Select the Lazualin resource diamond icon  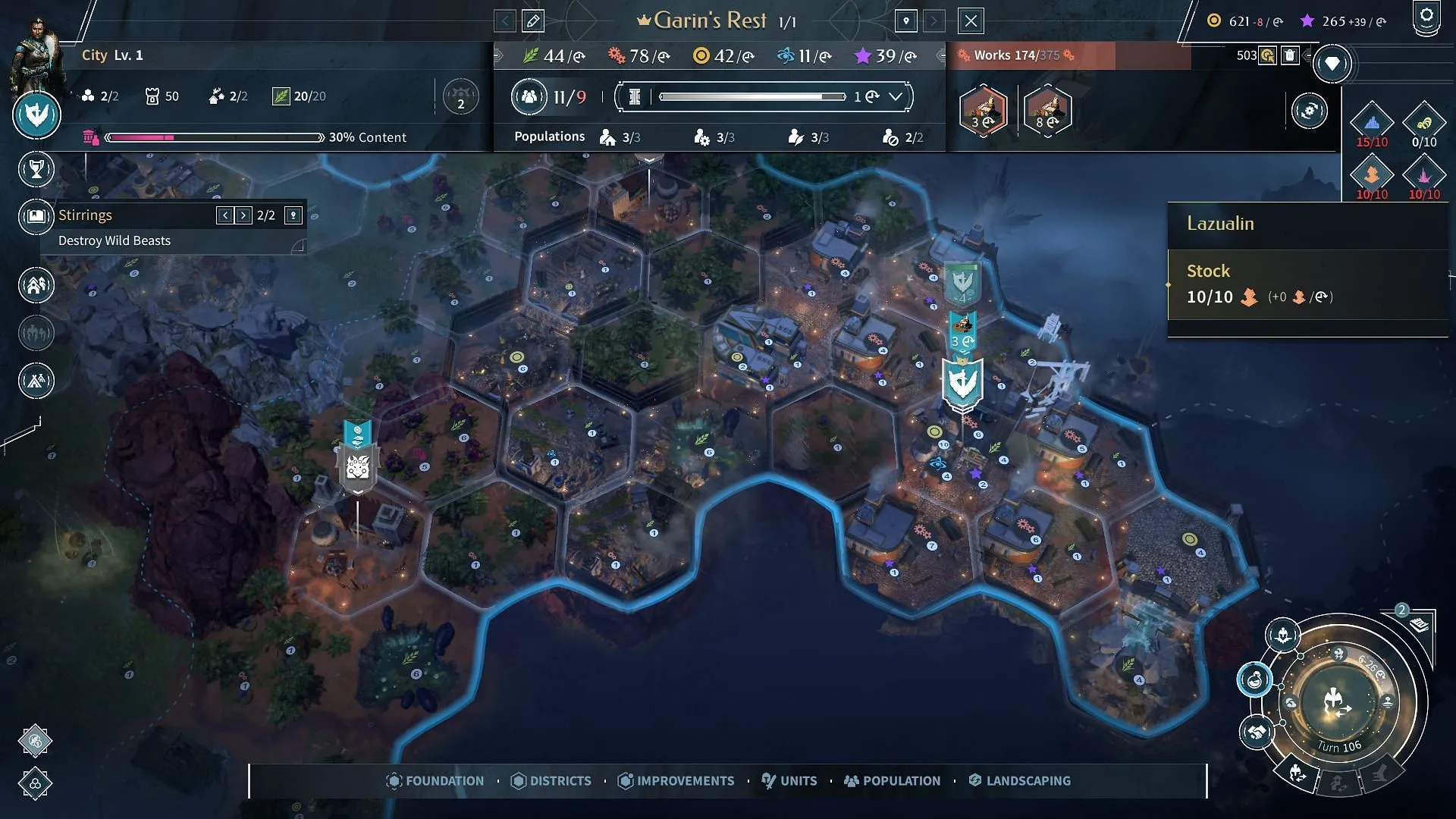[x=1372, y=174]
